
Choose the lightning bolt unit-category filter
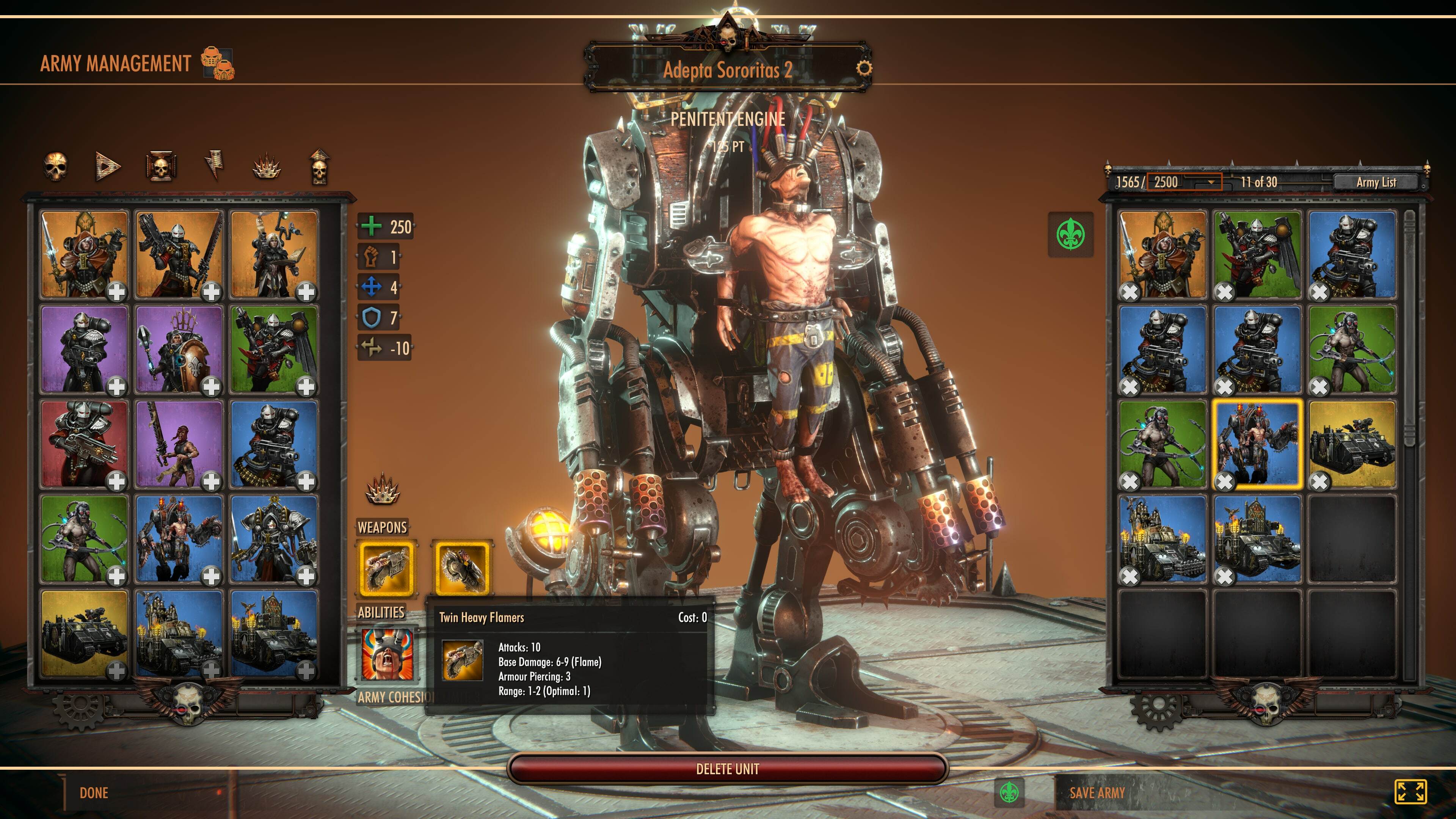point(213,166)
